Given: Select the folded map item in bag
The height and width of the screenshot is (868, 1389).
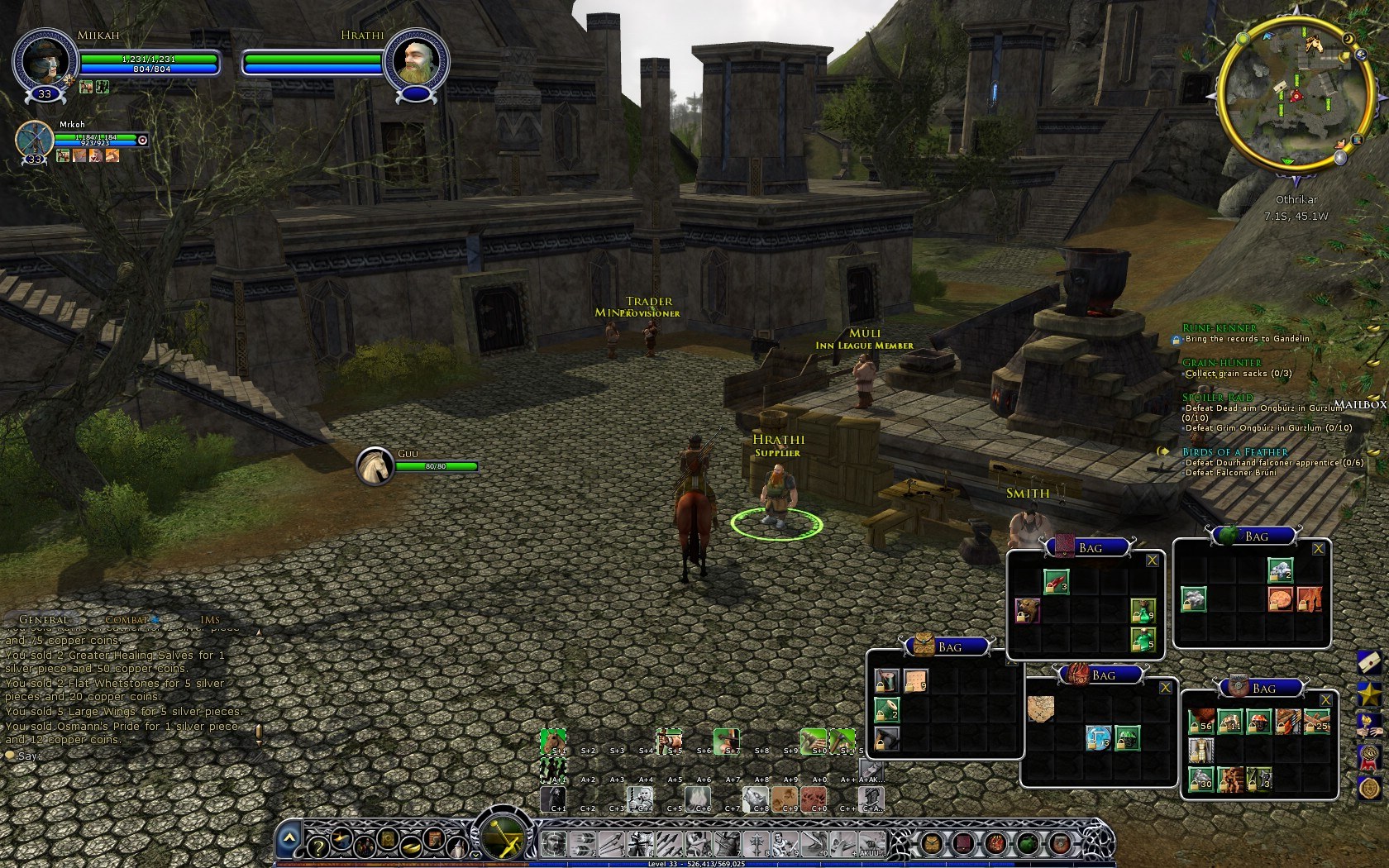Looking at the screenshot, I should (x=1040, y=708).
